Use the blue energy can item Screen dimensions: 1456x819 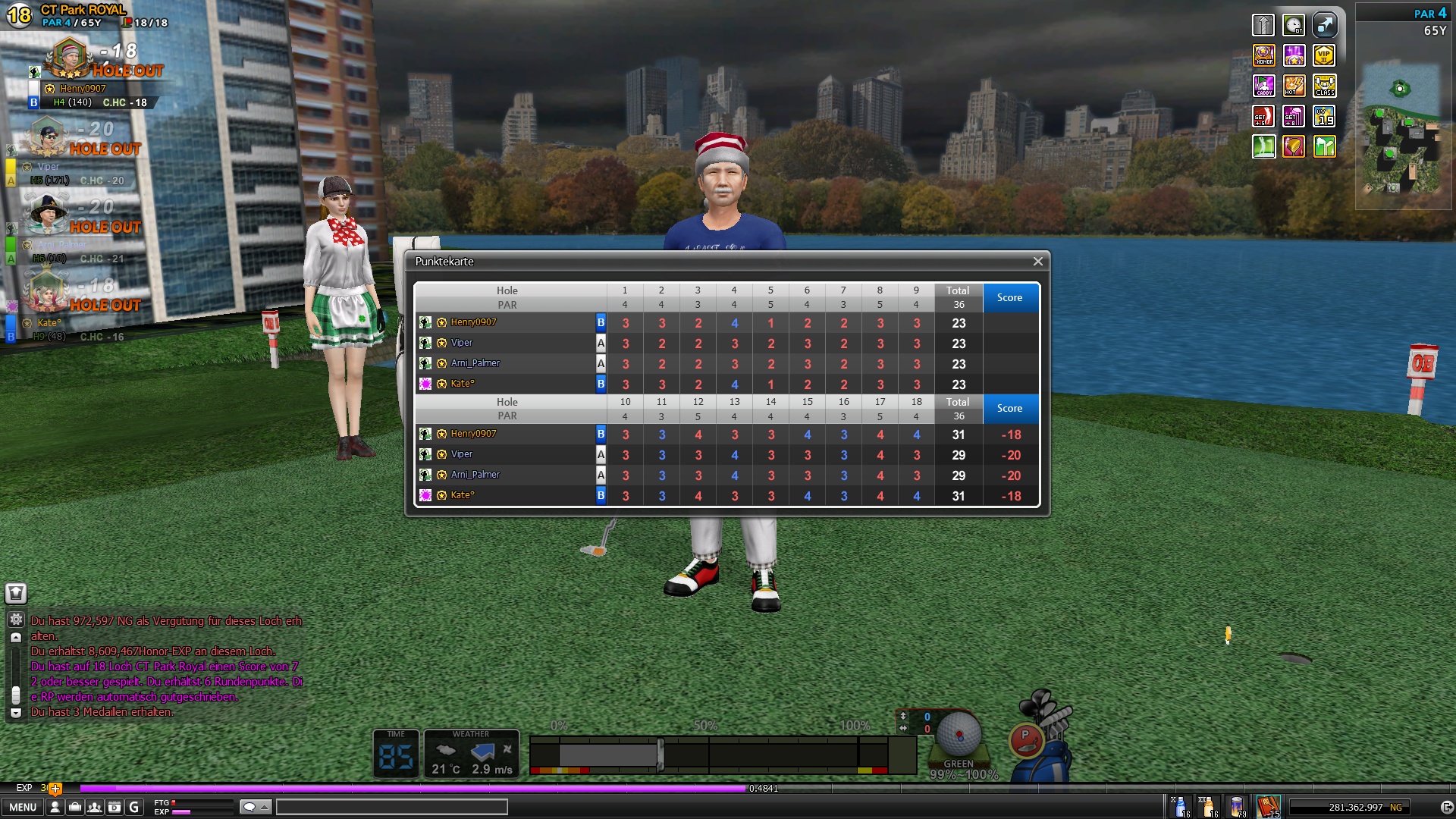tap(1238, 807)
